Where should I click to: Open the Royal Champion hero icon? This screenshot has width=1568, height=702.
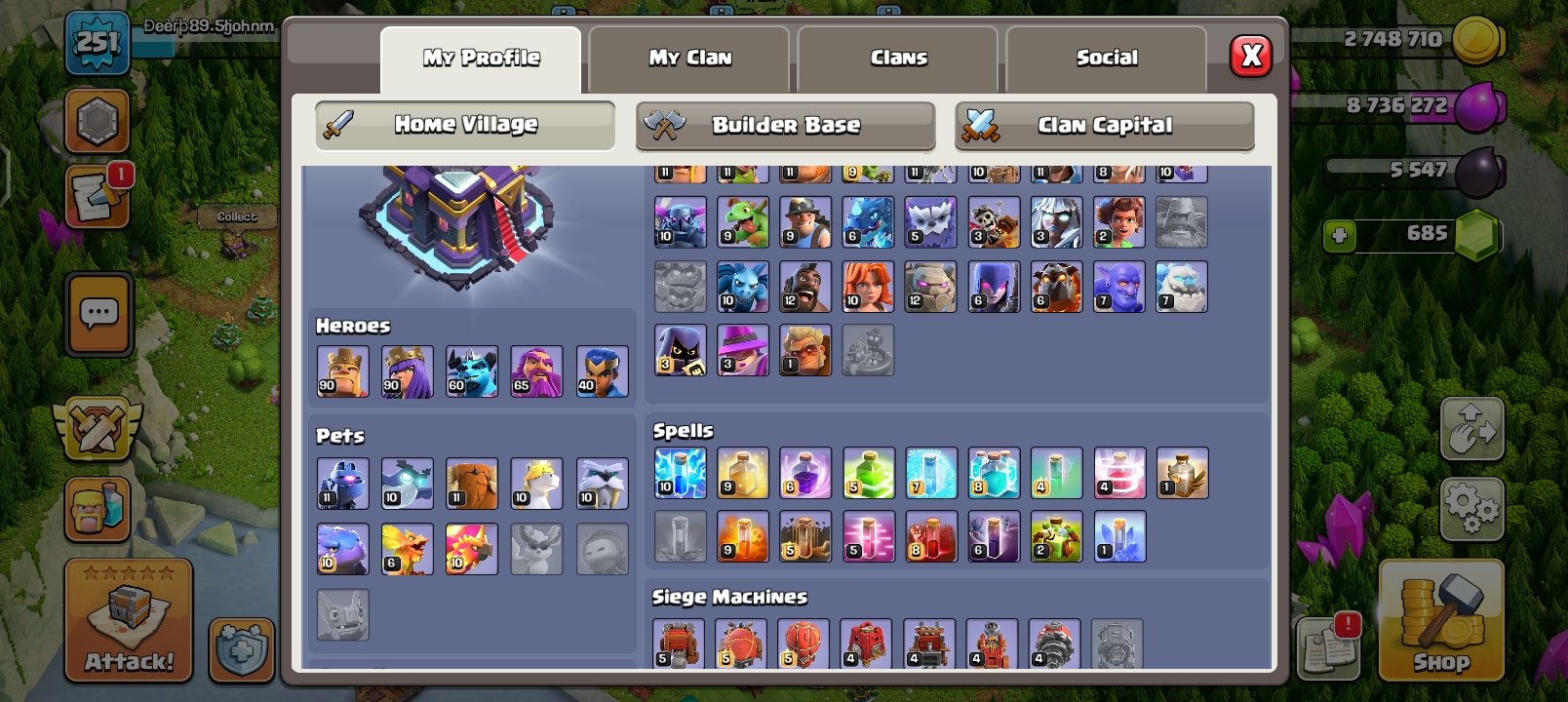click(602, 370)
